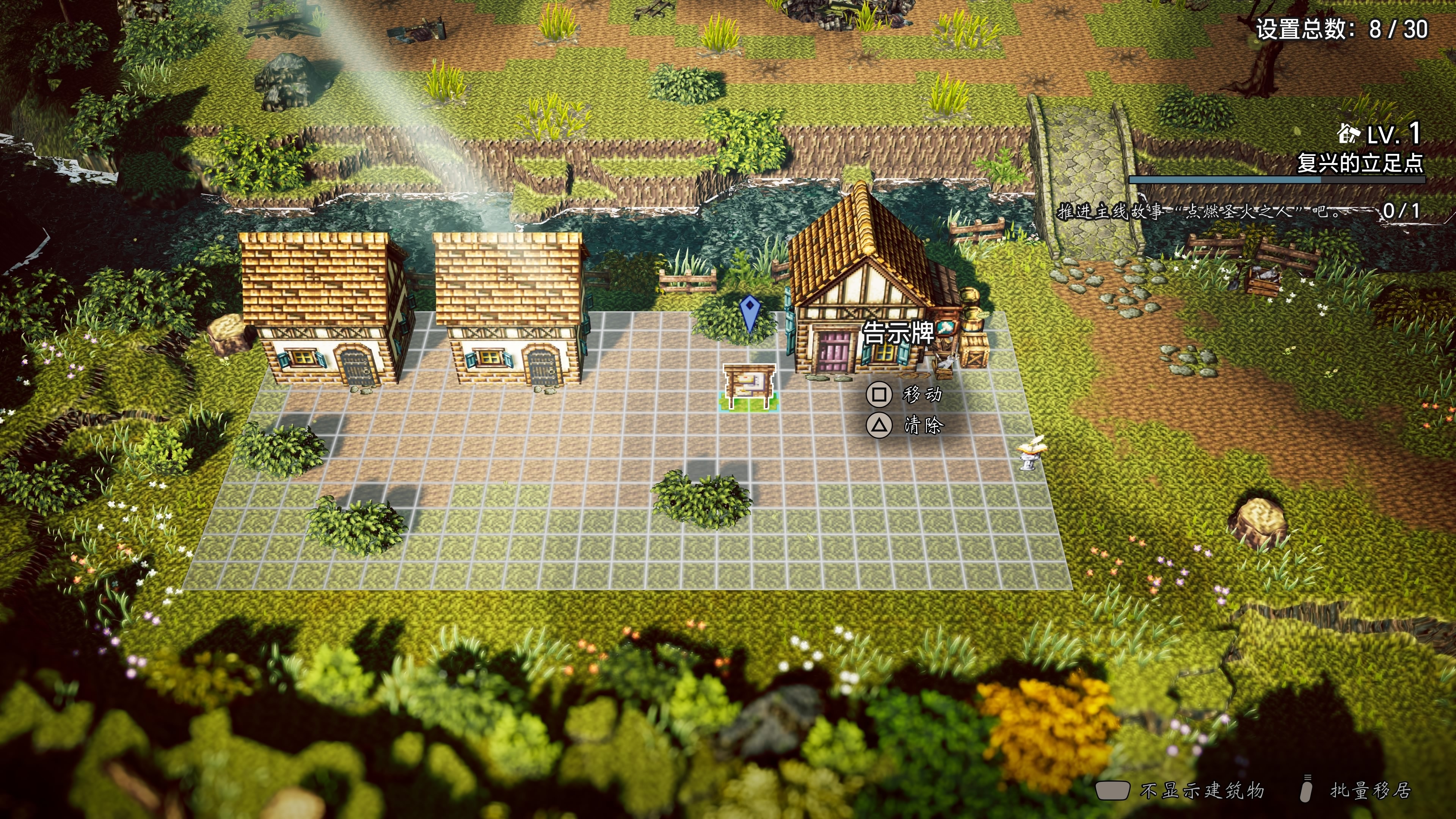Open the main story objective tracker
1456x819 pixels.
1238,212
